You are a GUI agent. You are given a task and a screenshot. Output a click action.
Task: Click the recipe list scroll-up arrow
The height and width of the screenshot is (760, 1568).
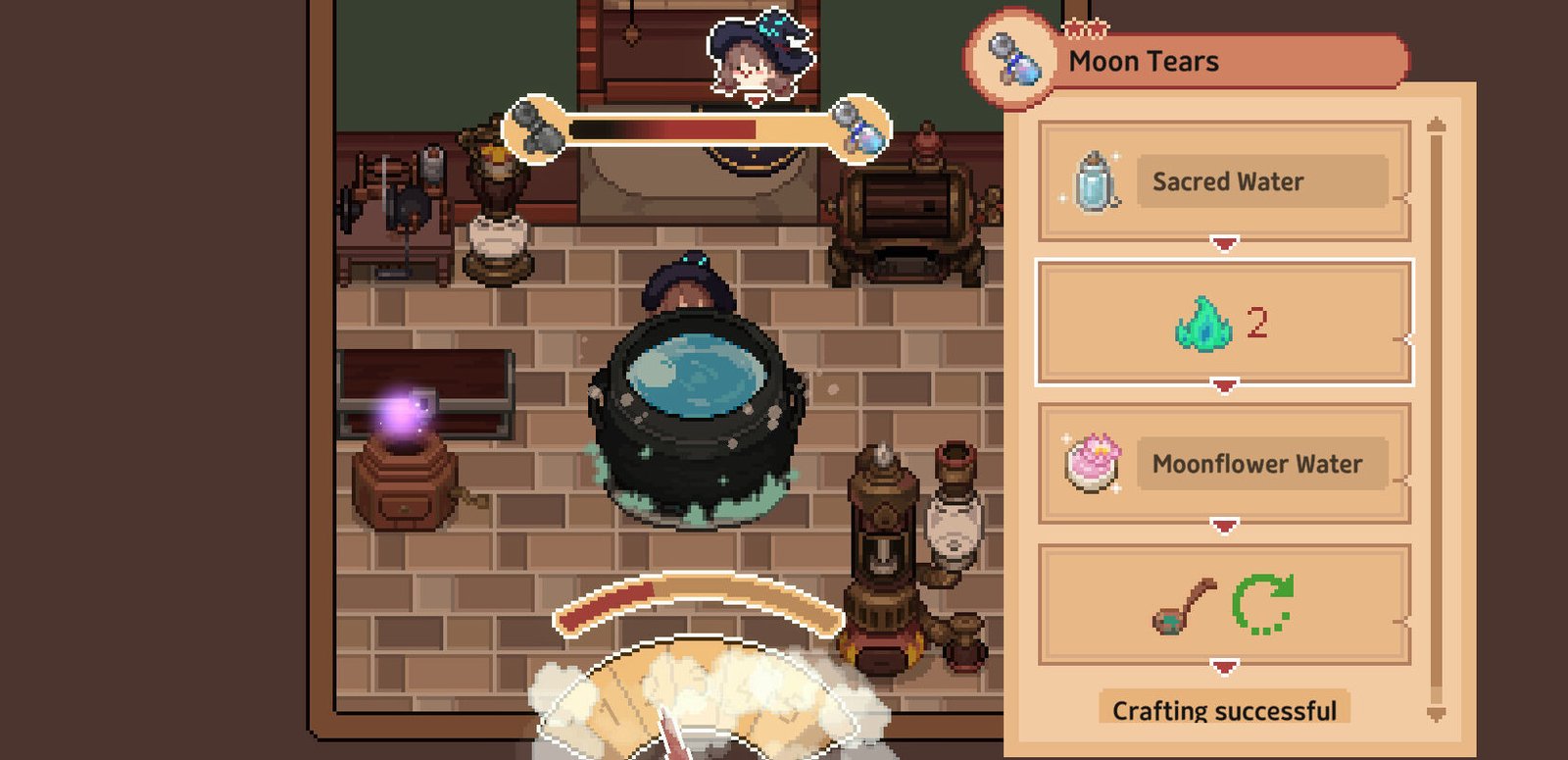point(1437,125)
